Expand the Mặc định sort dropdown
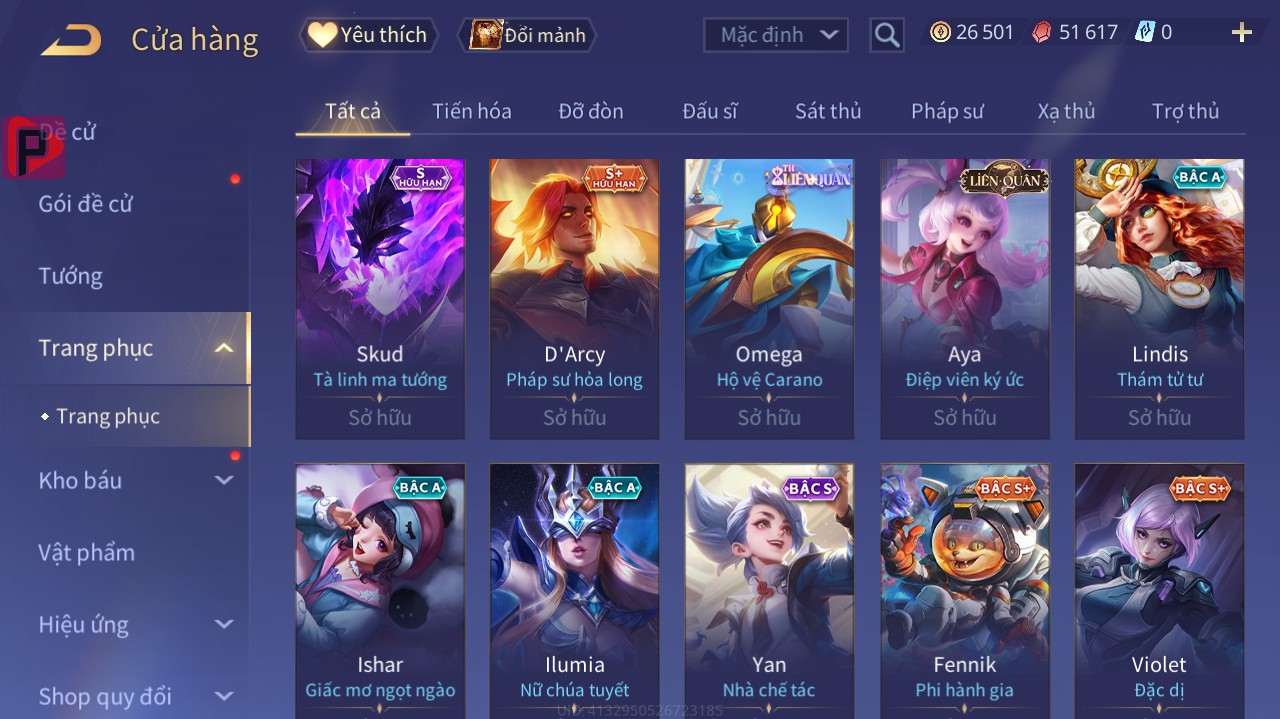1280x719 pixels. pos(776,35)
